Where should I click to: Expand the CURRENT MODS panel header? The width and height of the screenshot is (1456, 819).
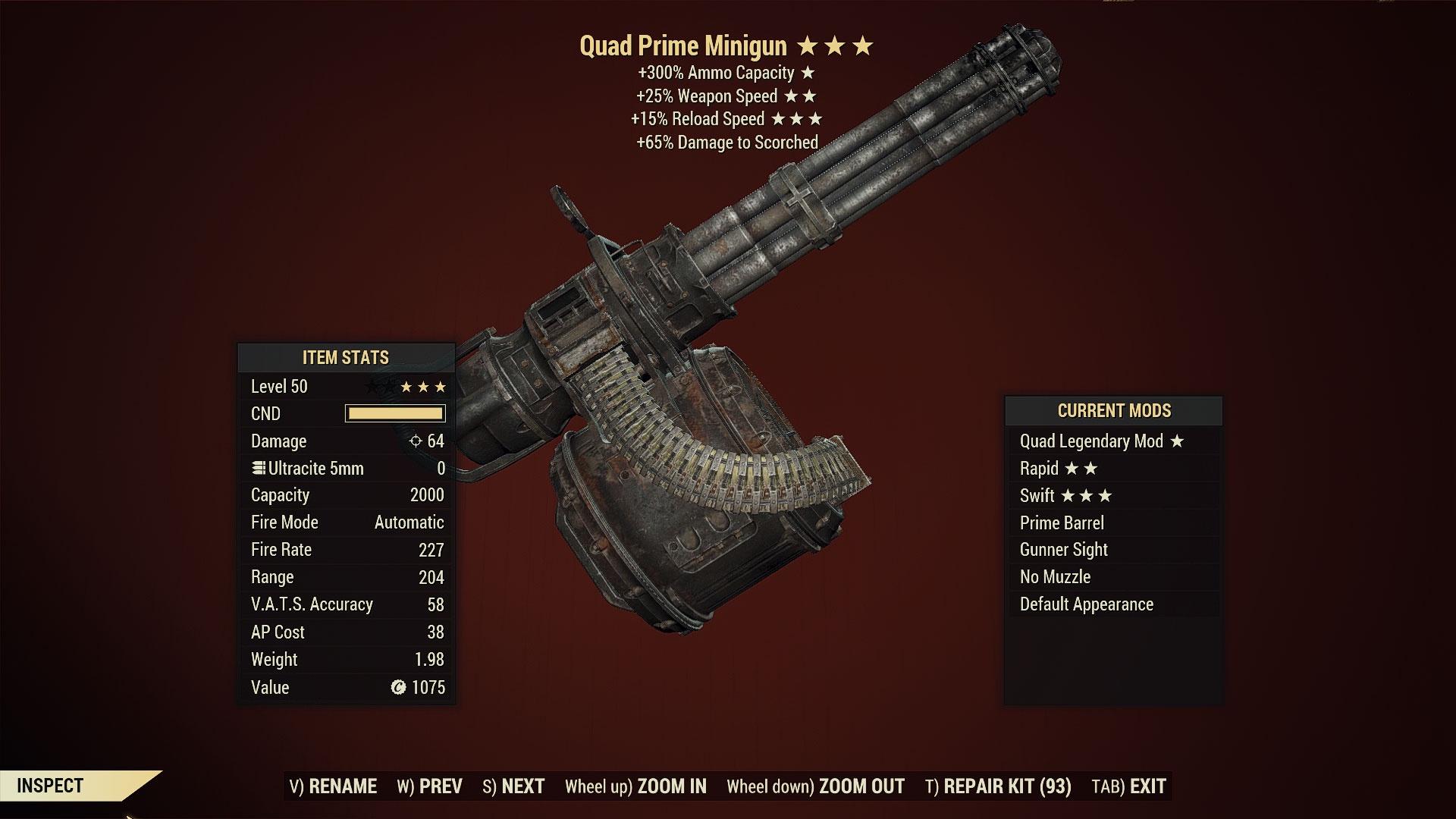tap(1113, 411)
